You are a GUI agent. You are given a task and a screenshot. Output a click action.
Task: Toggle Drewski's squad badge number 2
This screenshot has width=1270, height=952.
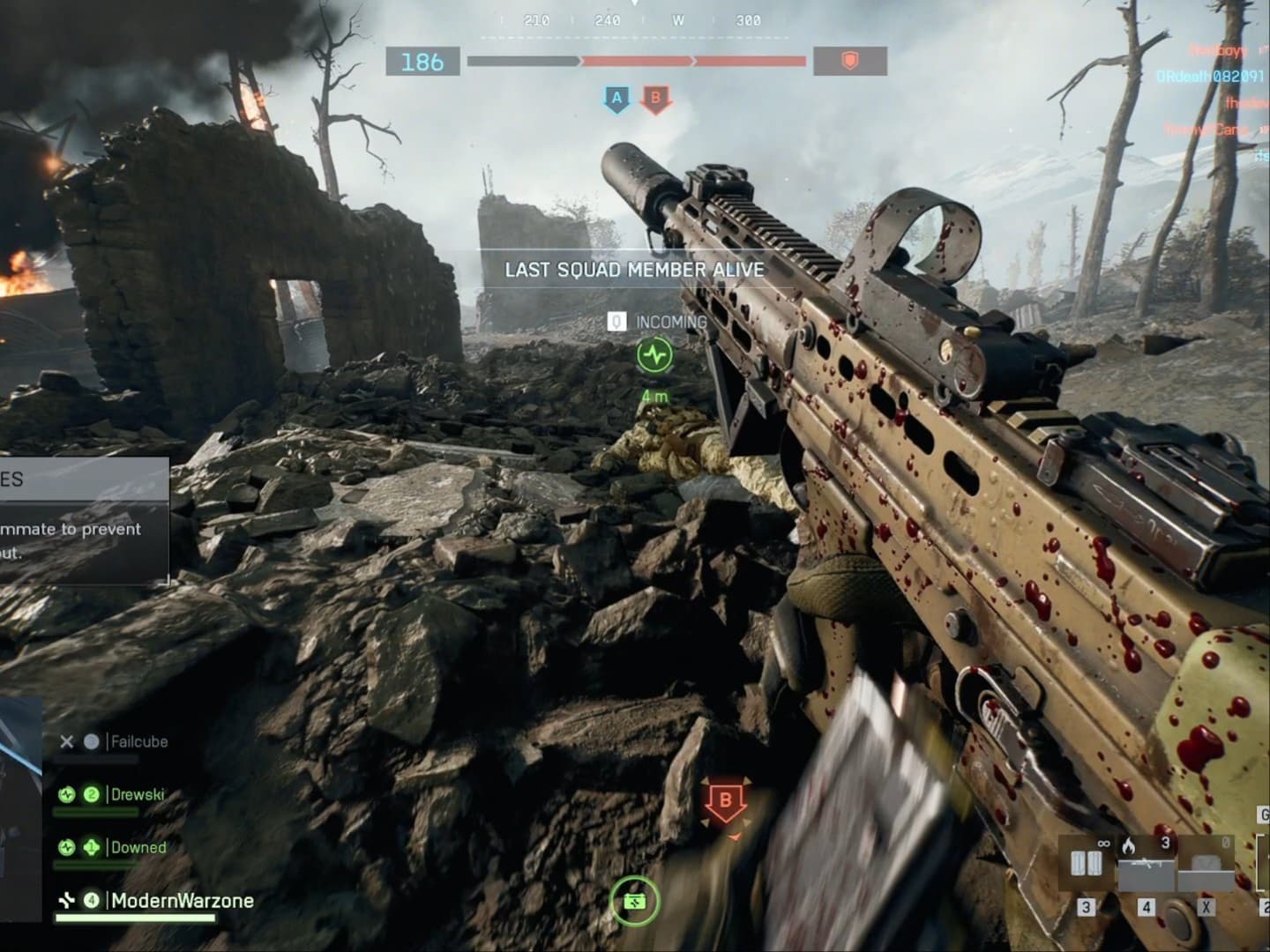(x=91, y=794)
